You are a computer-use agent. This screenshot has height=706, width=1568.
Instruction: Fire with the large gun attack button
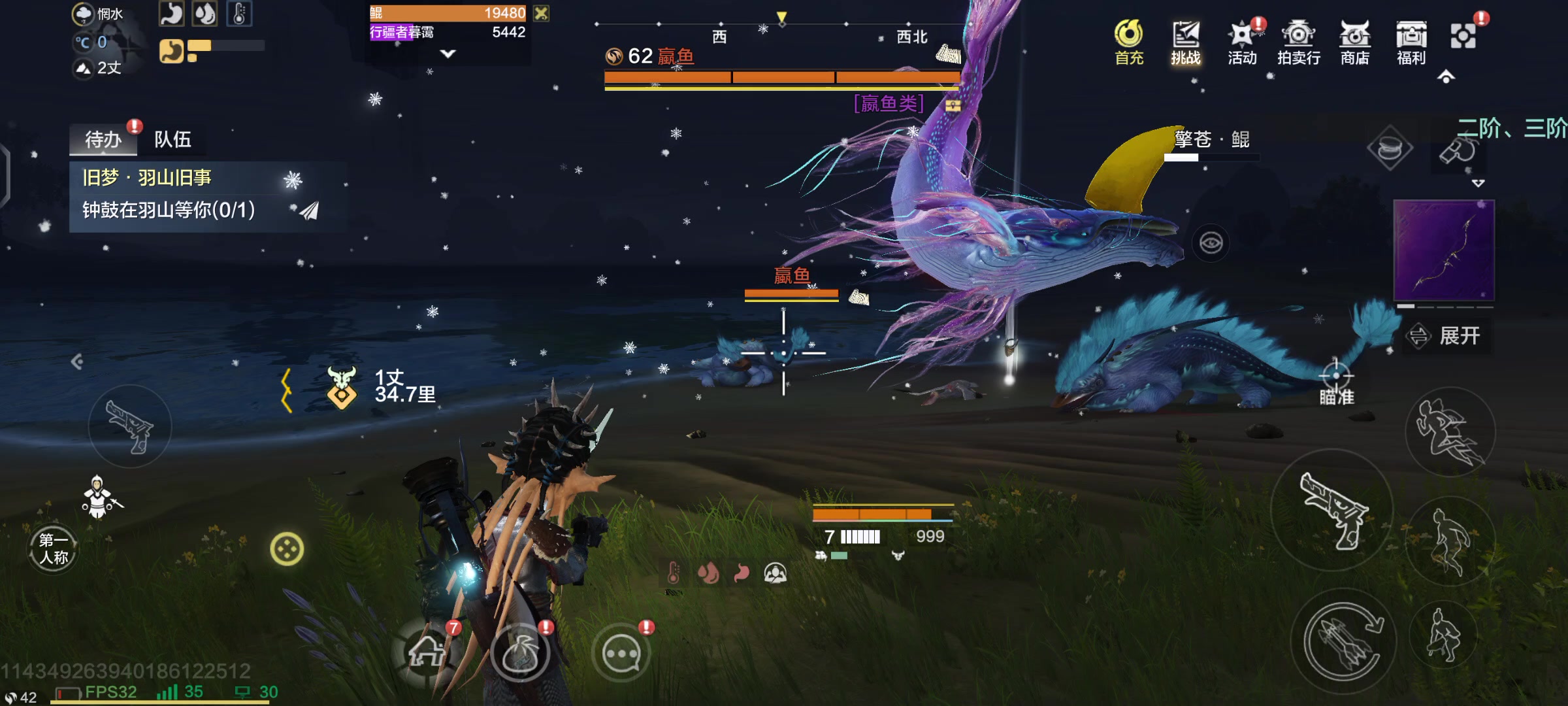pos(1332,510)
